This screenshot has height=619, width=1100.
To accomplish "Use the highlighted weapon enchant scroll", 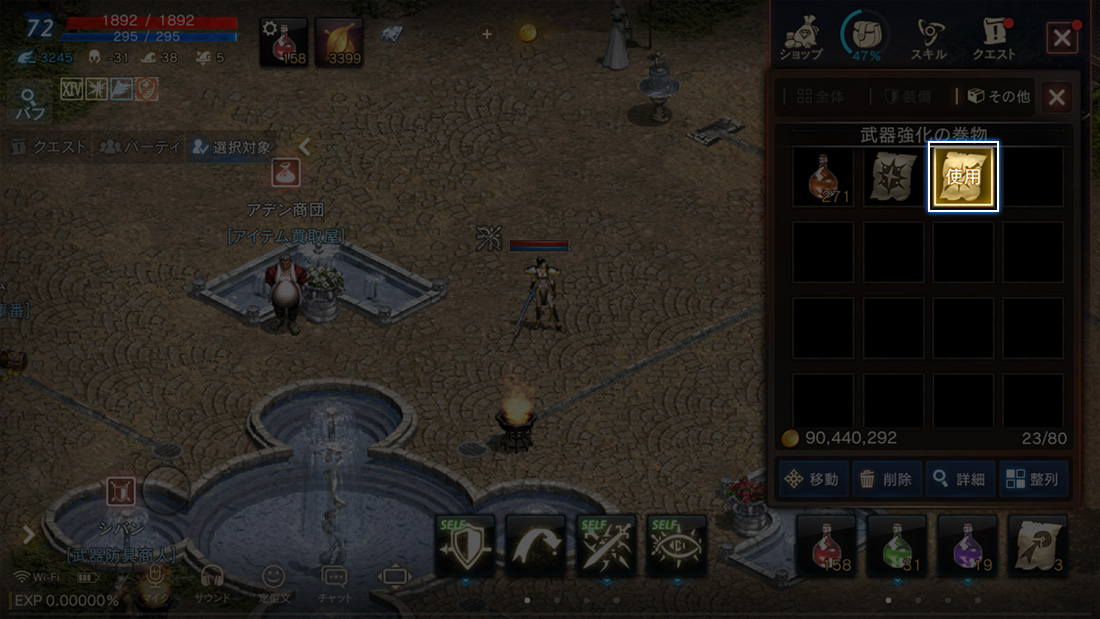I will coord(963,176).
